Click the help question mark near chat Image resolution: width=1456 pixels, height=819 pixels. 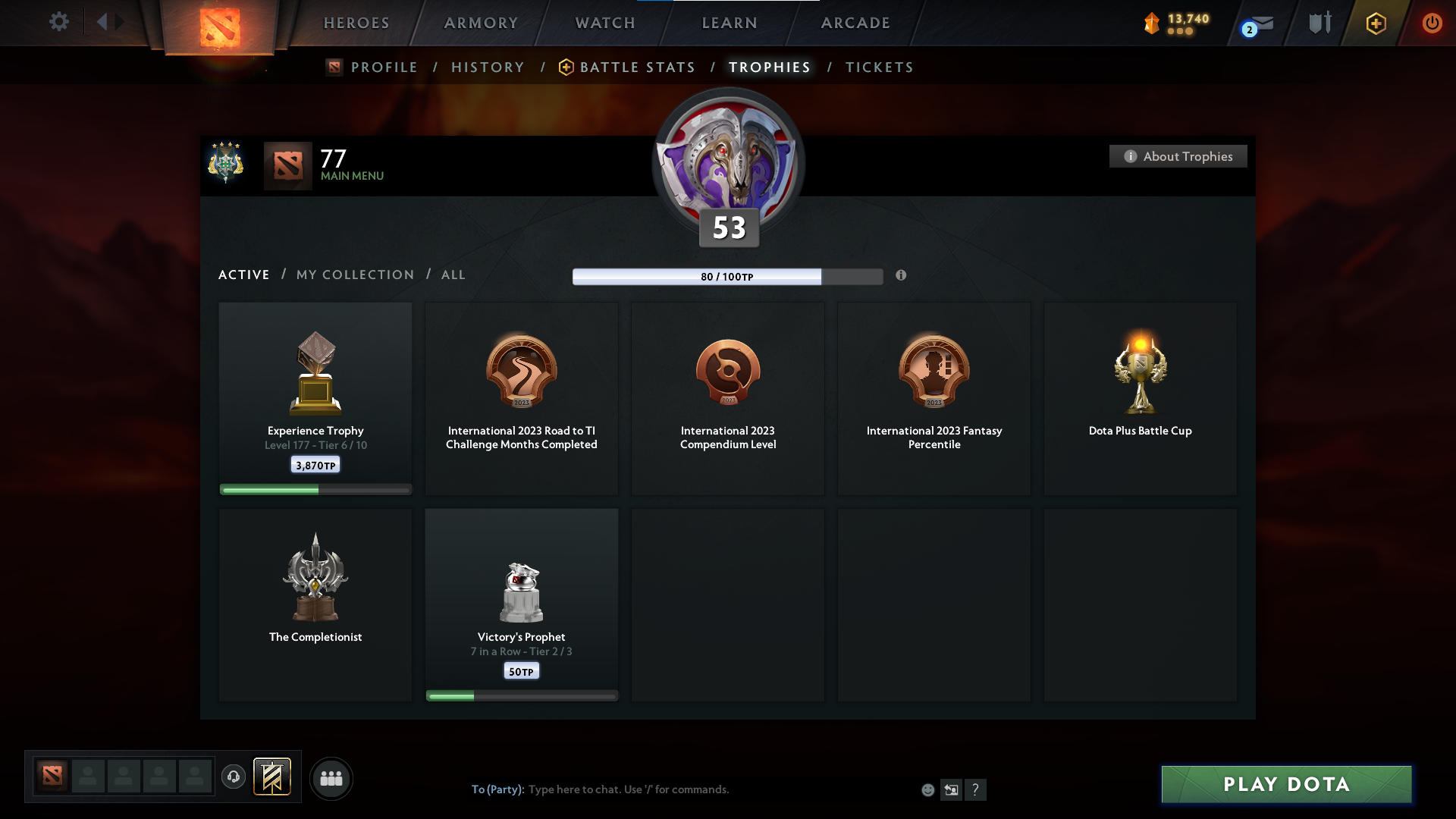point(976,789)
